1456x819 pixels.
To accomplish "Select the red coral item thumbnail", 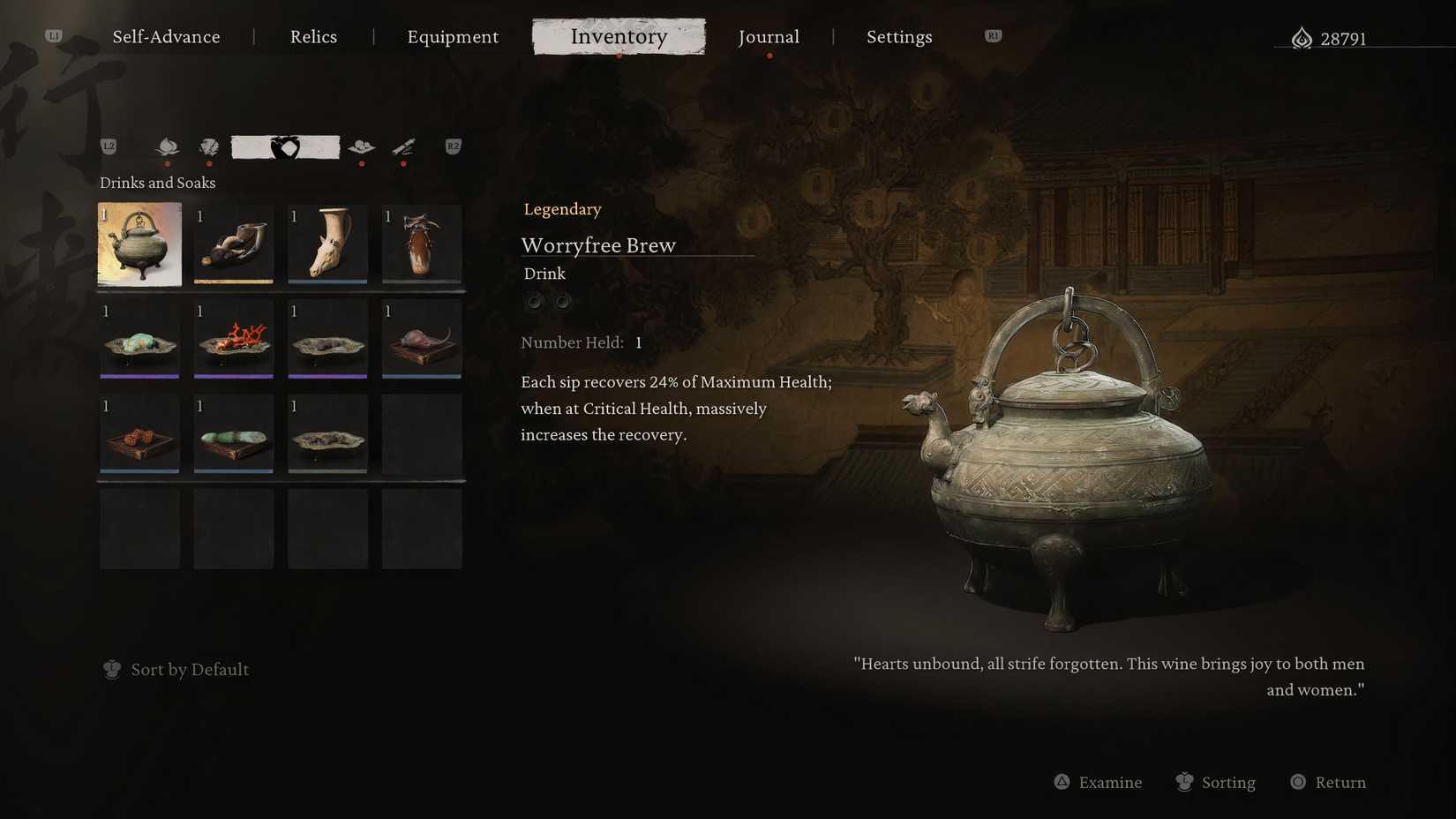I will [233, 339].
